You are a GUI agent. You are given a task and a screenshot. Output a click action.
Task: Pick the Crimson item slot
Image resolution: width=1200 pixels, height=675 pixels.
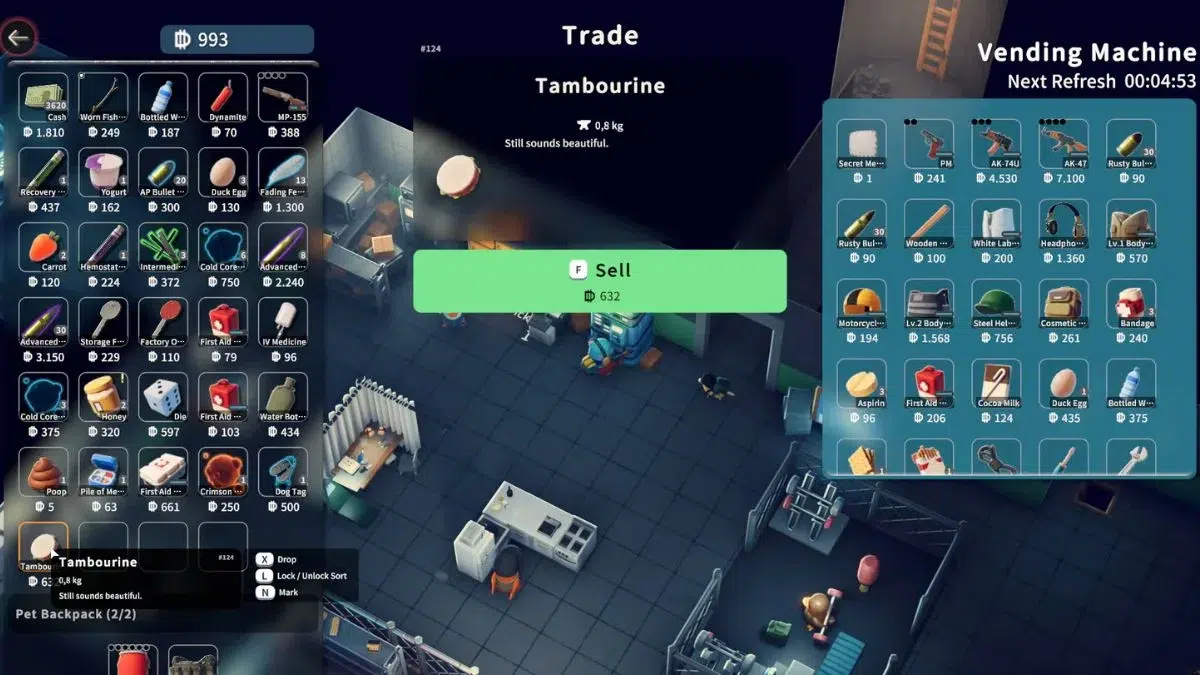click(x=223, y=472)
